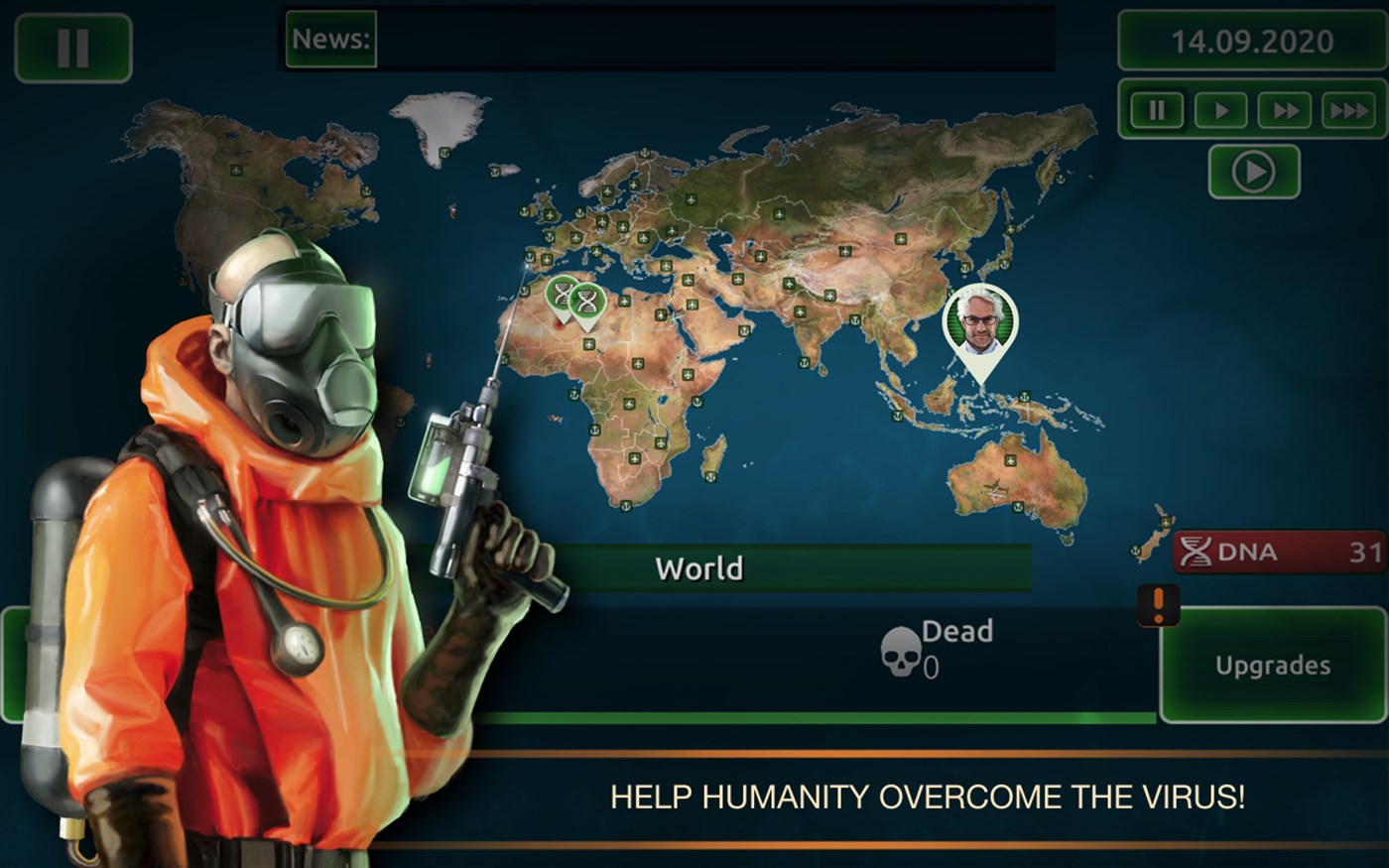Image resolution: width=1389 pixels, height=868 pixels.
Task: Open the date display showing 14.09.2020
Action: (x=1252, y=42)
